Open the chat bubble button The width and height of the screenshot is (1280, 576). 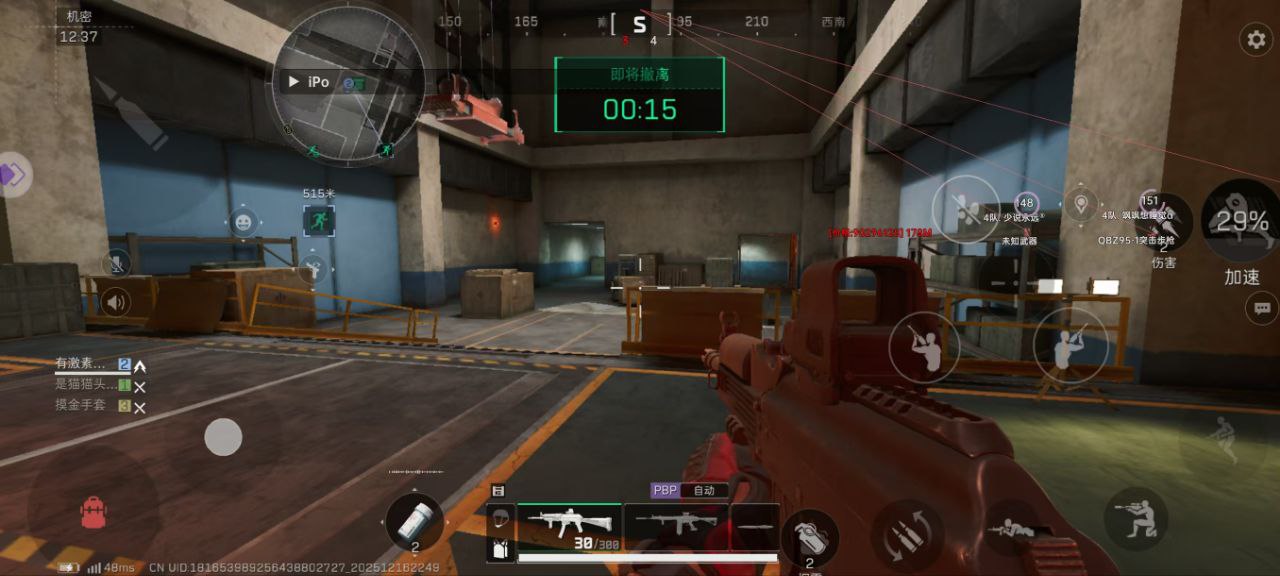[x=1261, y=308]
